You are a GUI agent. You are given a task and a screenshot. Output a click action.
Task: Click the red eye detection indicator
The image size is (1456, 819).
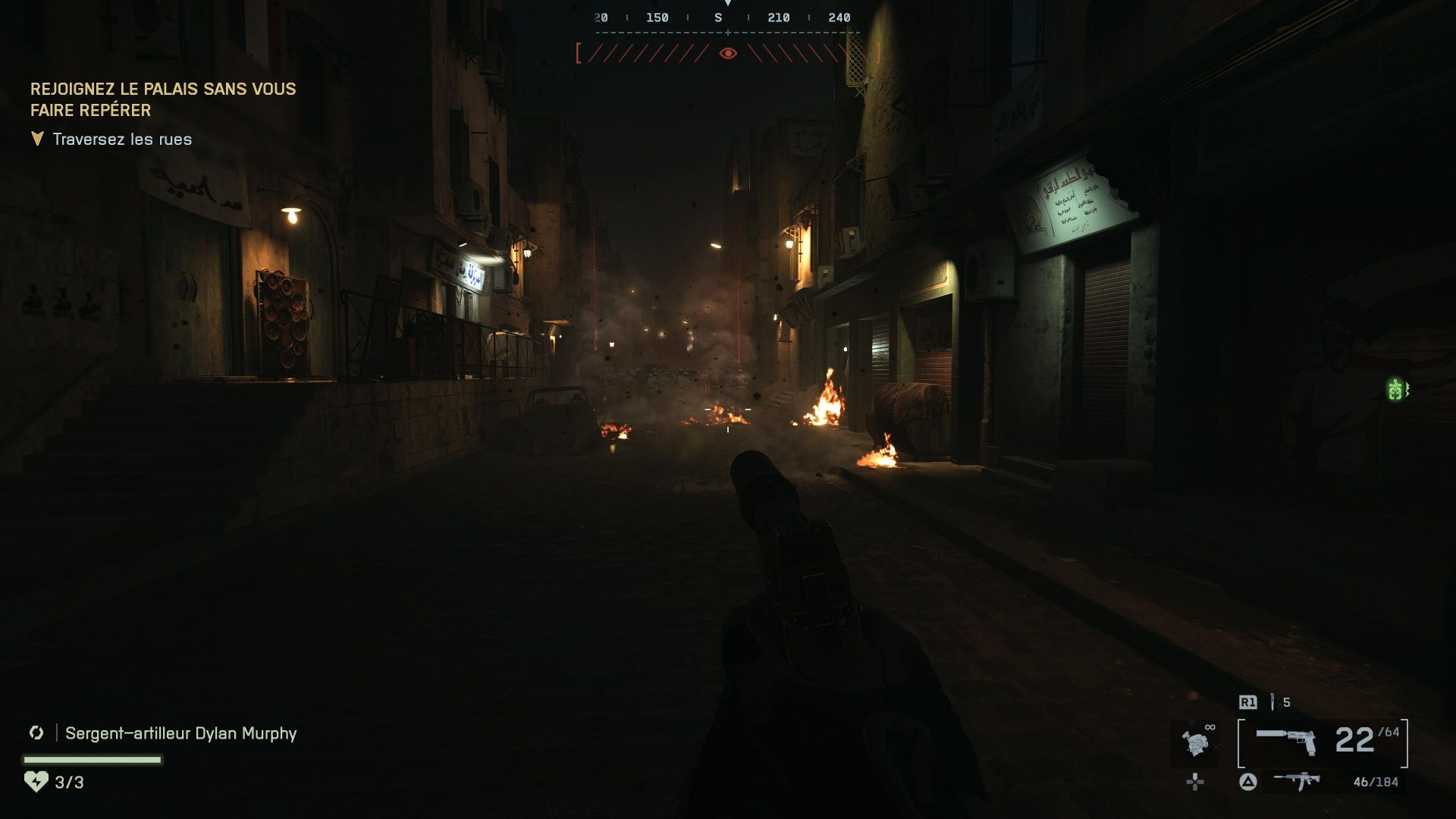click(x=728, y=53)
